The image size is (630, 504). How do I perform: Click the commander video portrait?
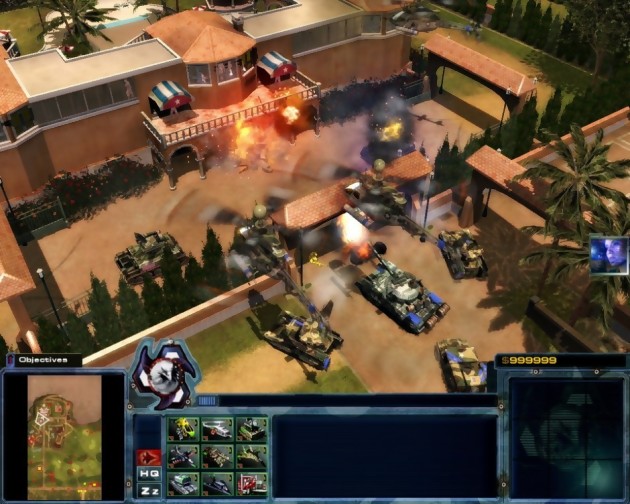coord(608,254)
